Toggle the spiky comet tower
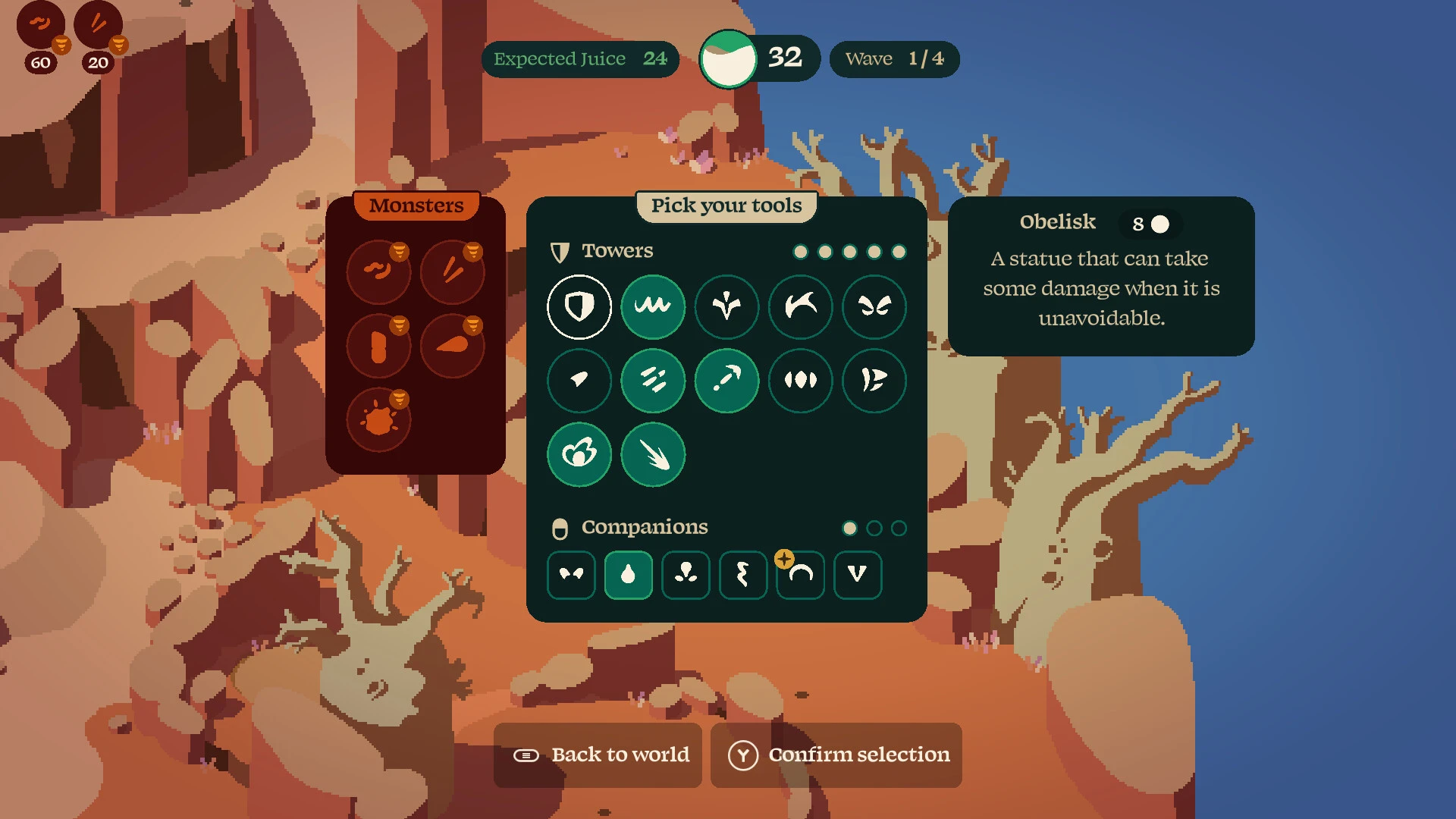The height and width of the screenshot is (819, 1456). click(653, 454)
